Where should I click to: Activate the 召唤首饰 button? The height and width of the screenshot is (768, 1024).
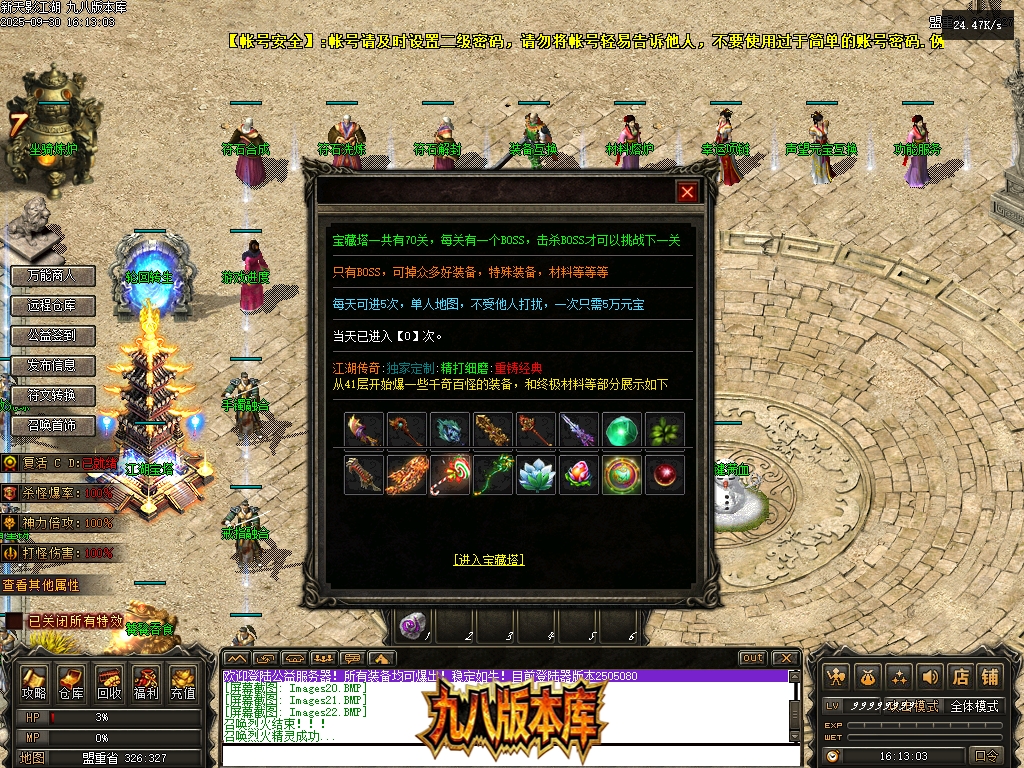click(52, 425)
